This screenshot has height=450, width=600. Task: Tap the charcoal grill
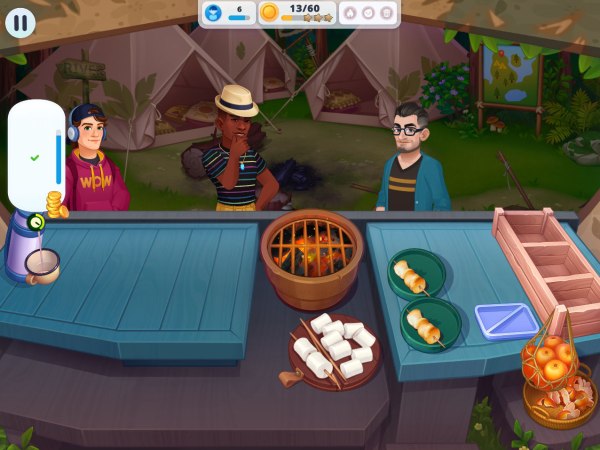(x=311, y=248)
